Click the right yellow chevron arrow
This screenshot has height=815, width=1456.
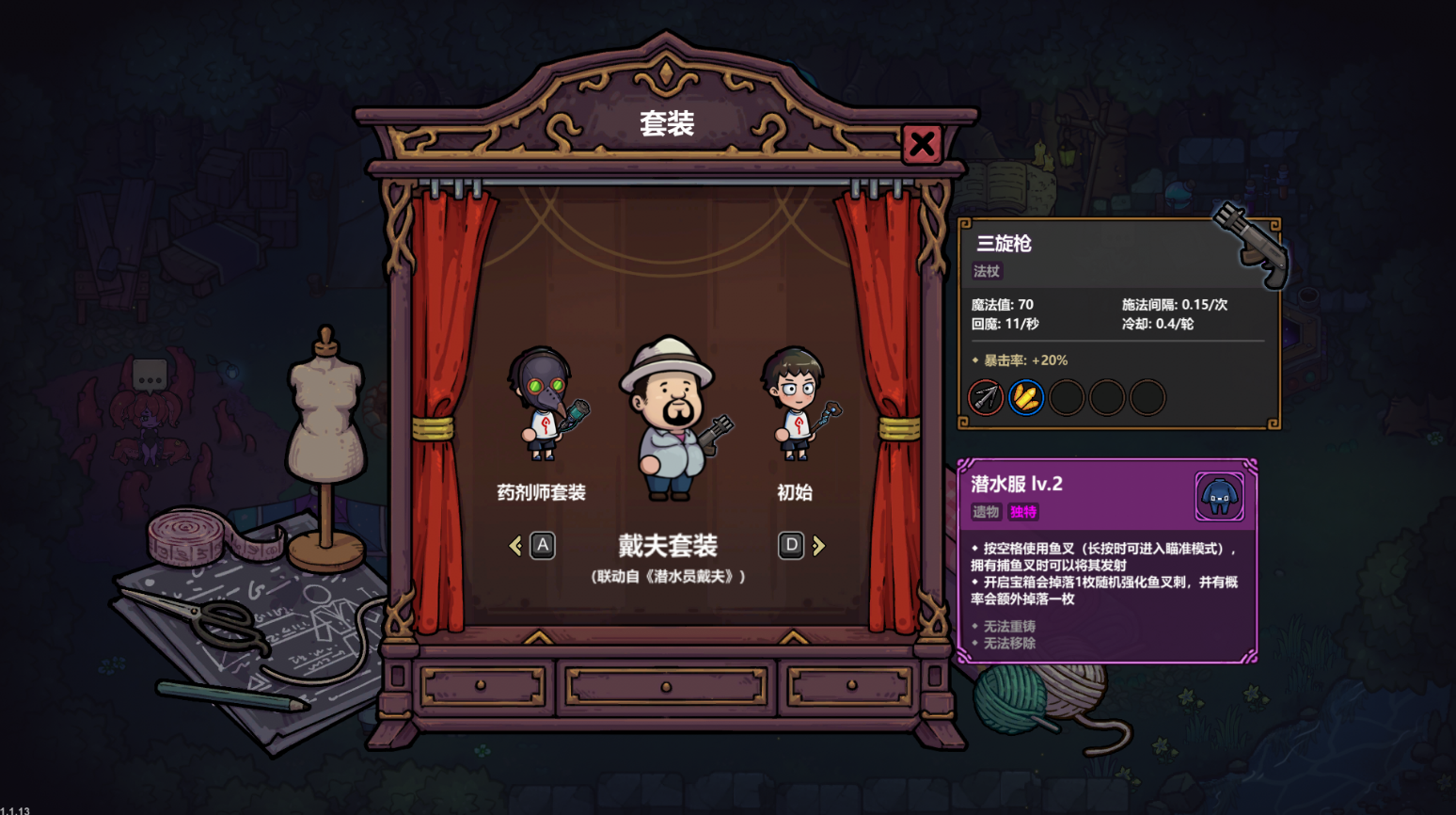tap(817, 546)
